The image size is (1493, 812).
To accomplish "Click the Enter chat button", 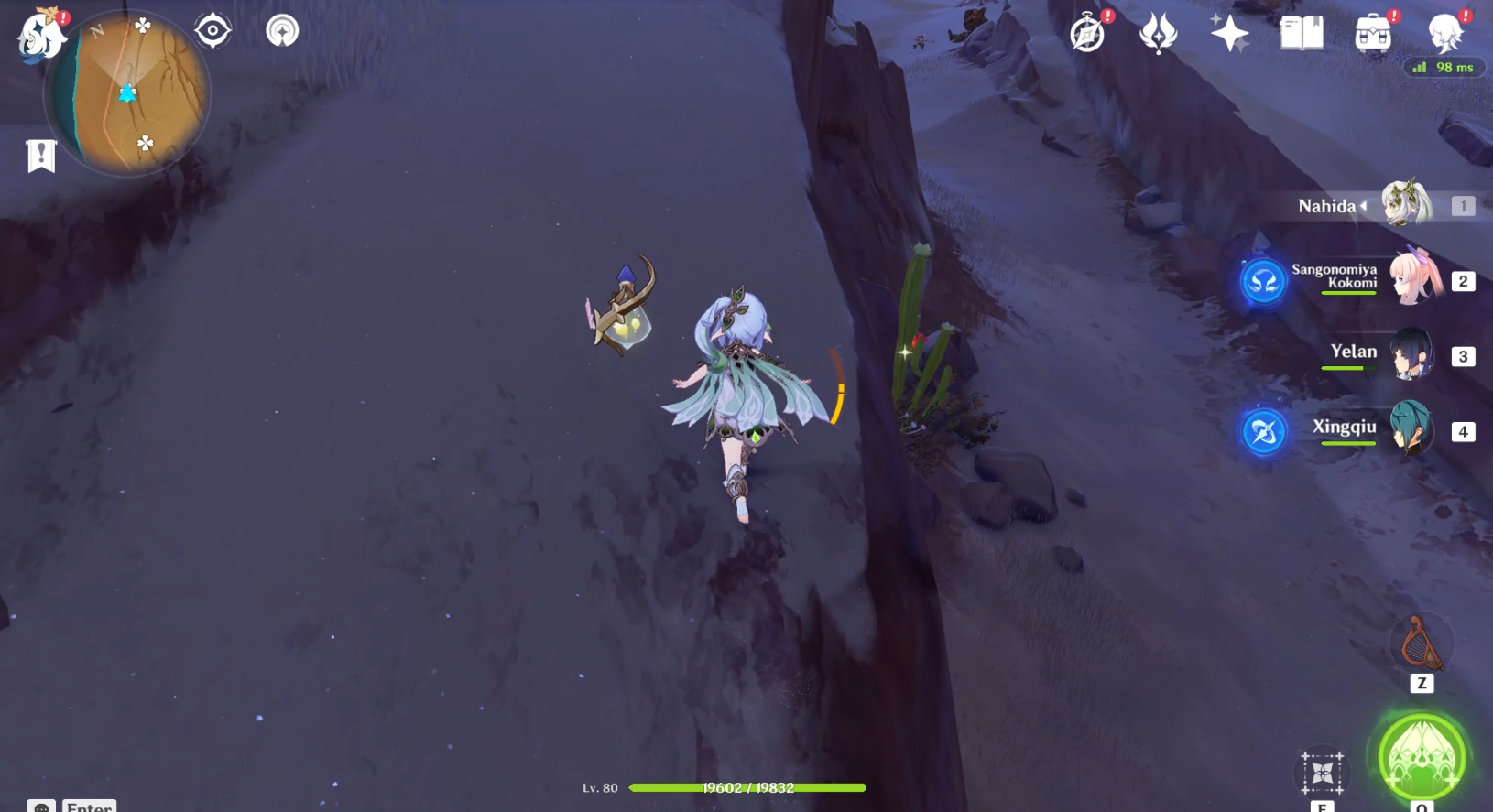I will click(89, 806).
